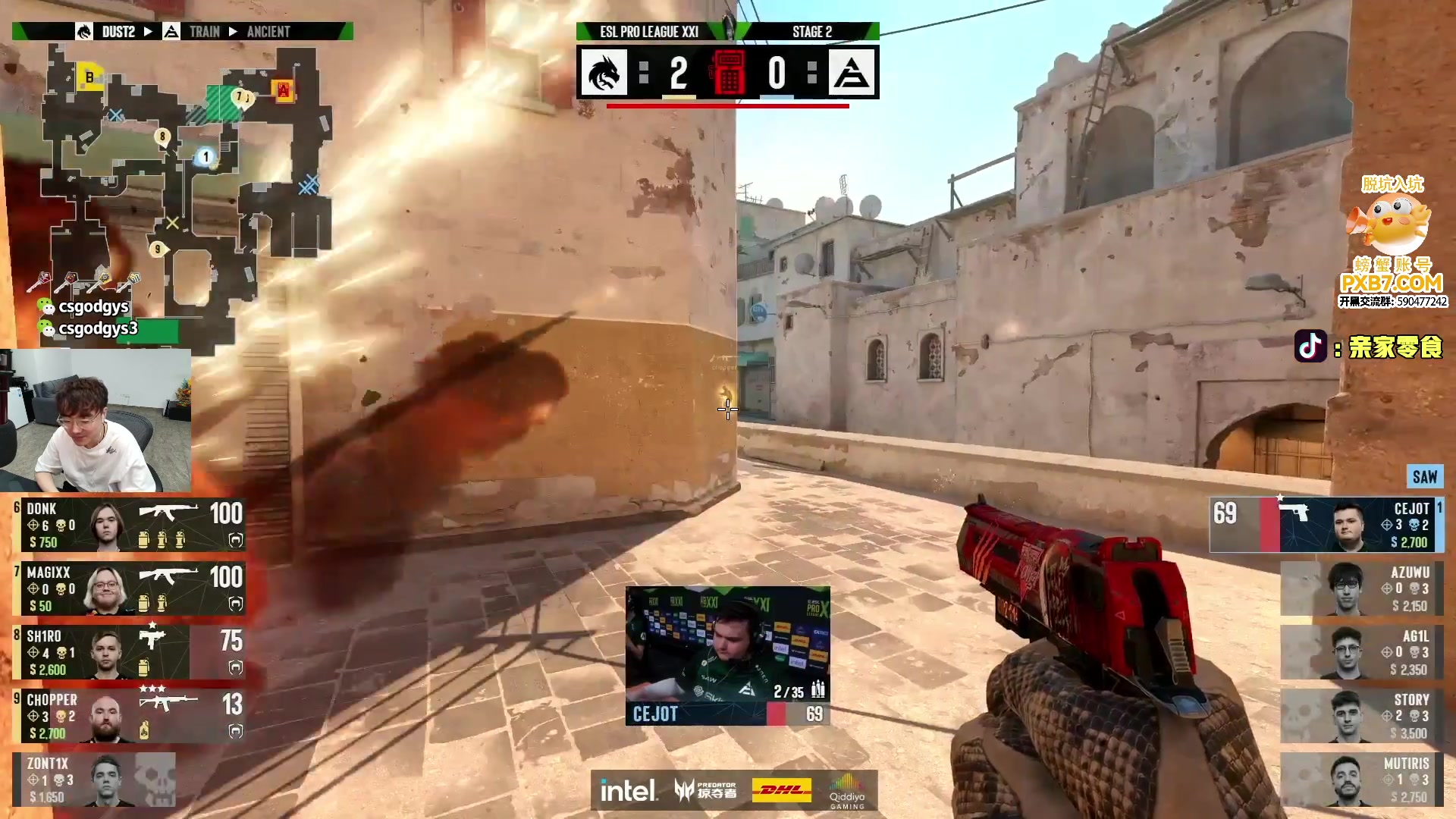Spectate CEJOT from the team list
The image size is (1456, 819).
click(x=1326, y=525)
